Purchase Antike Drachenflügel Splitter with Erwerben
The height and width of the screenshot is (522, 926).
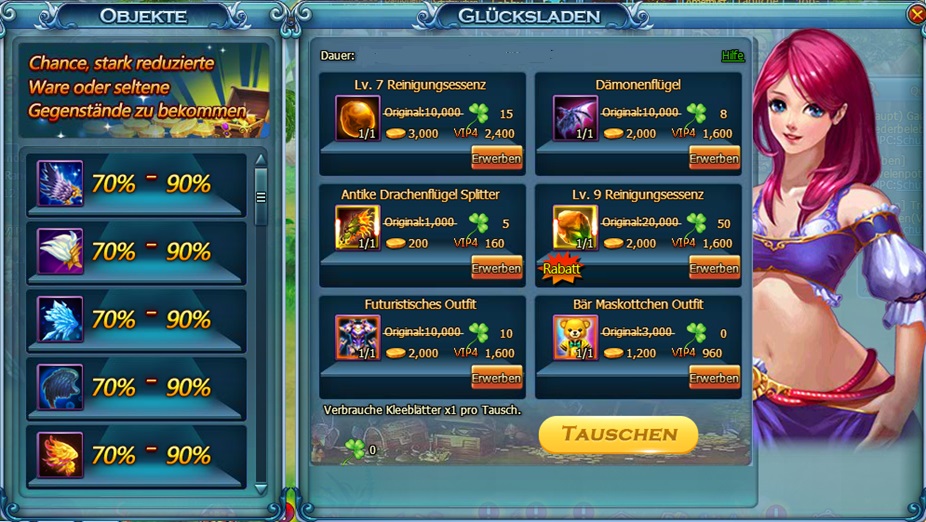coord(496,268)
